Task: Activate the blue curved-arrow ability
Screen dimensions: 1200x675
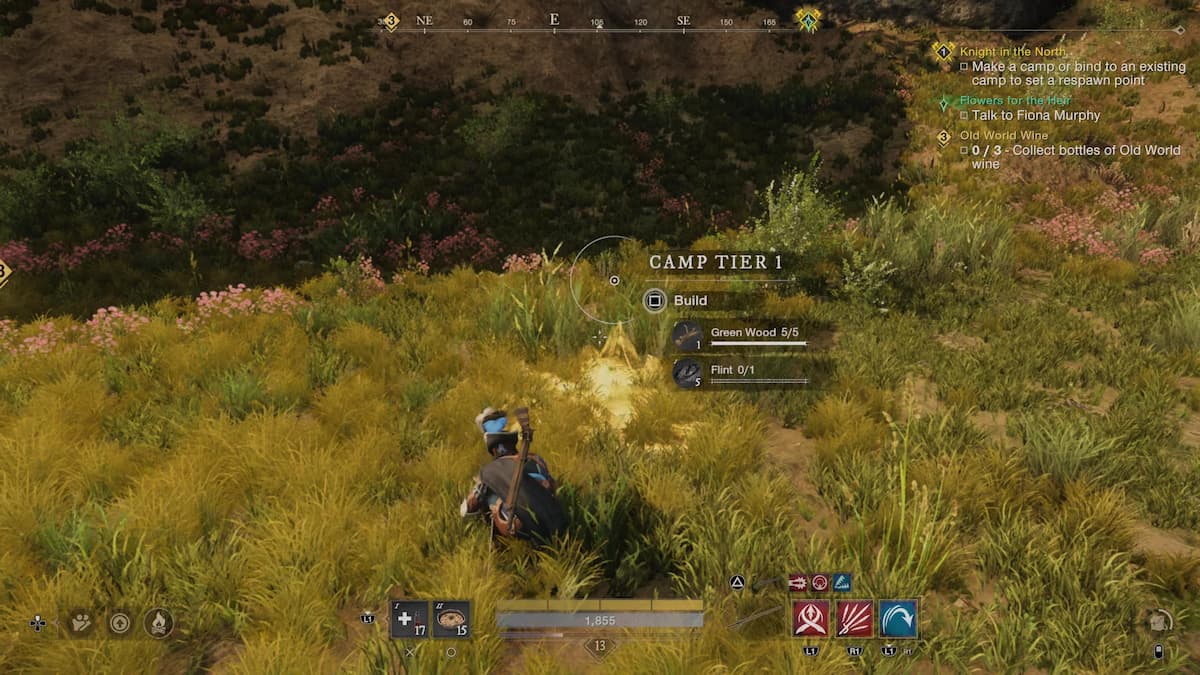Action: click(x=899, y=618)
